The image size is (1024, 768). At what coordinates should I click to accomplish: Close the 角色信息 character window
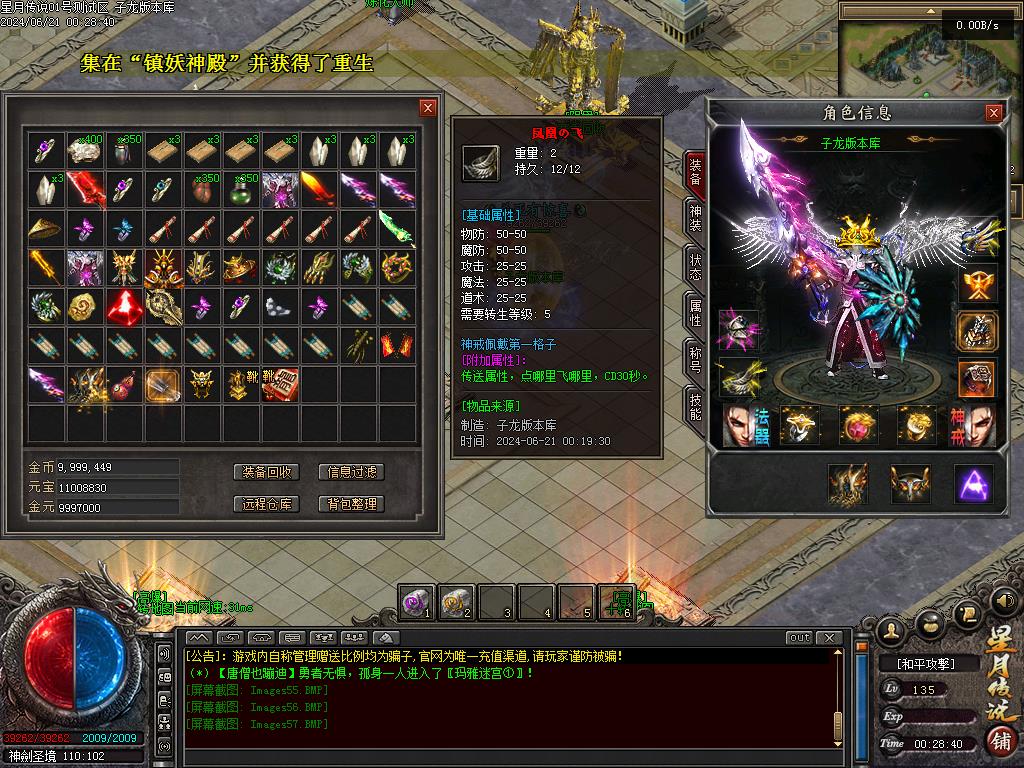[x=993, y=113]
